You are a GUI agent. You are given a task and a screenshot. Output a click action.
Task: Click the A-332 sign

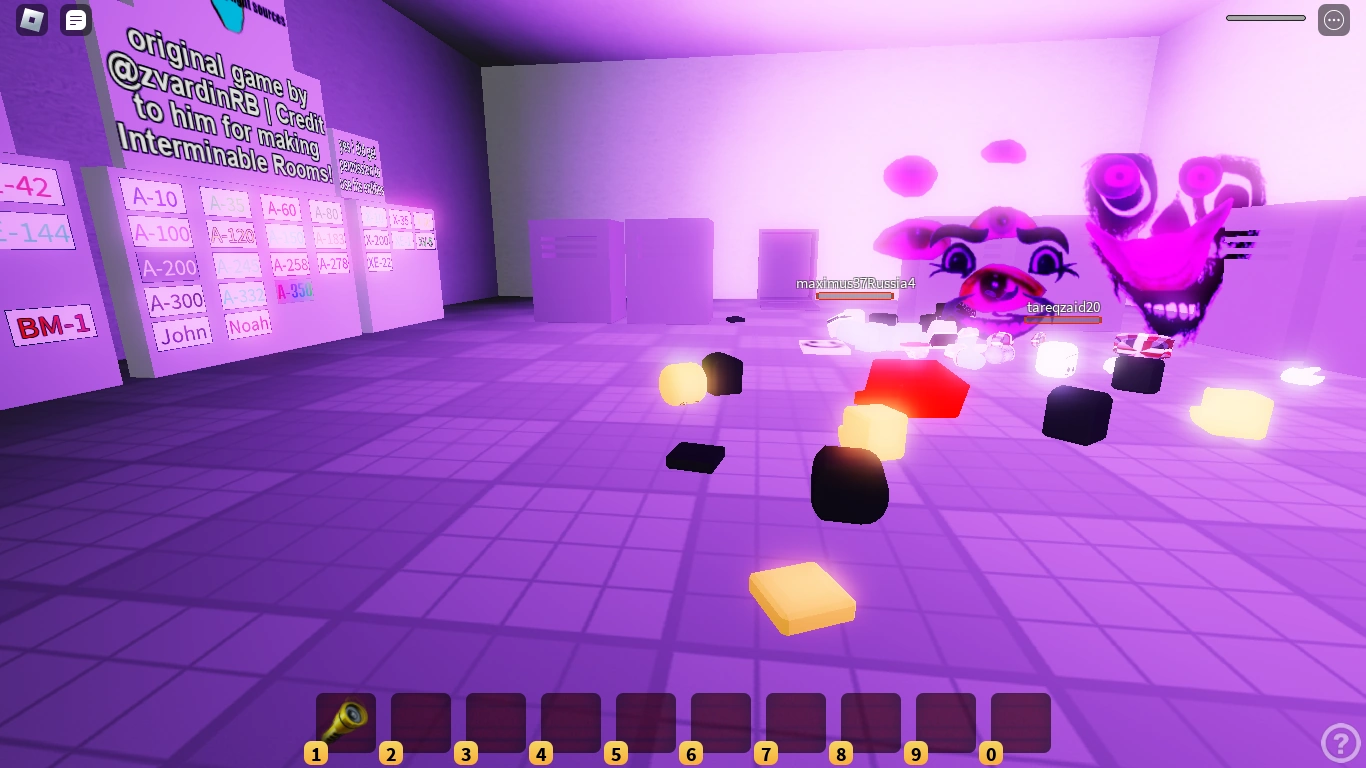click(244, 294)
